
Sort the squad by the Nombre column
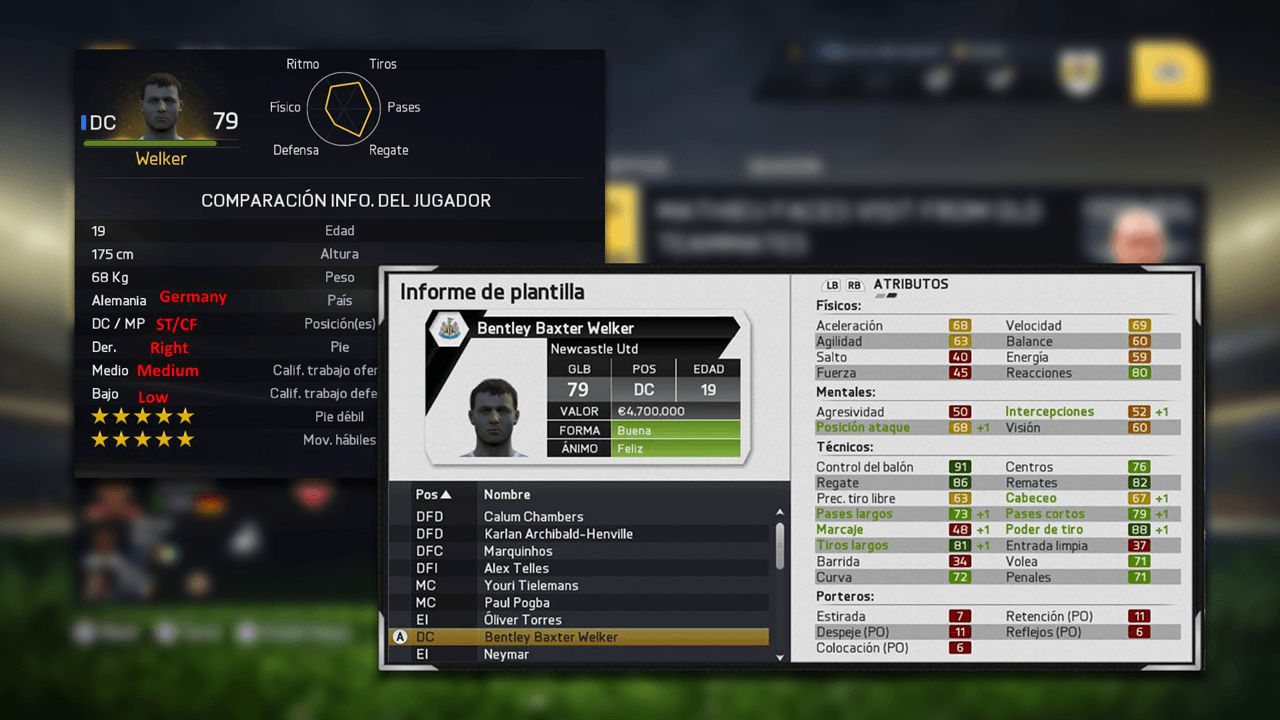(507, 495)
